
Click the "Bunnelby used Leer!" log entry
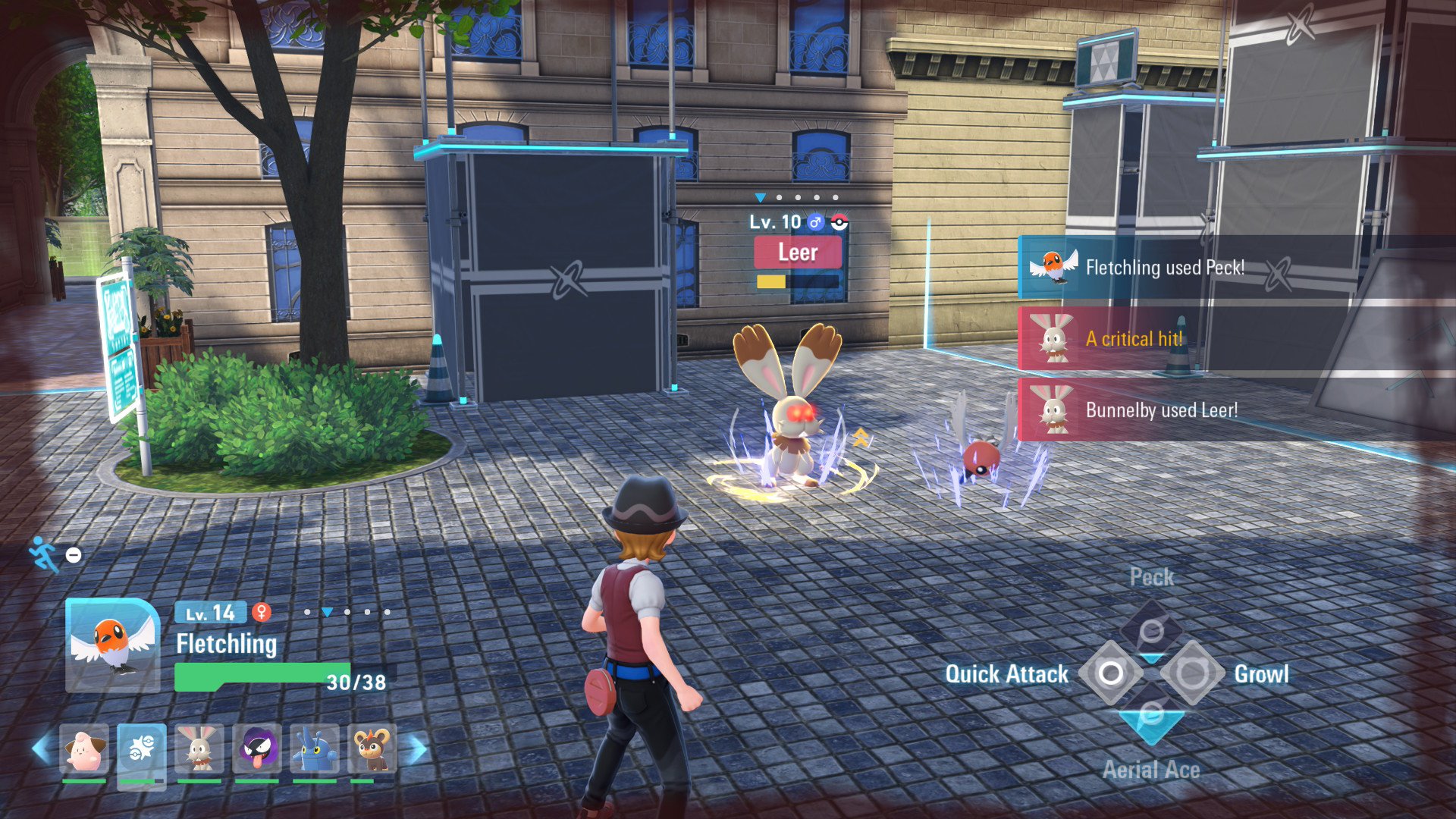(x=1161, y=410)
